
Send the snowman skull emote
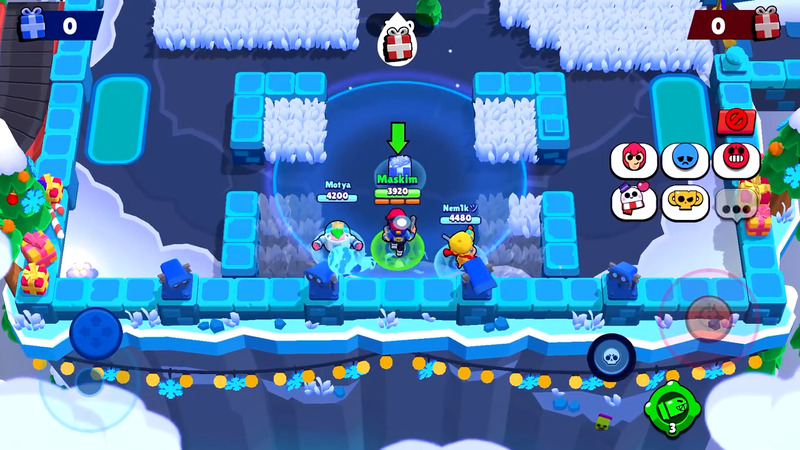tap(636, 203)
